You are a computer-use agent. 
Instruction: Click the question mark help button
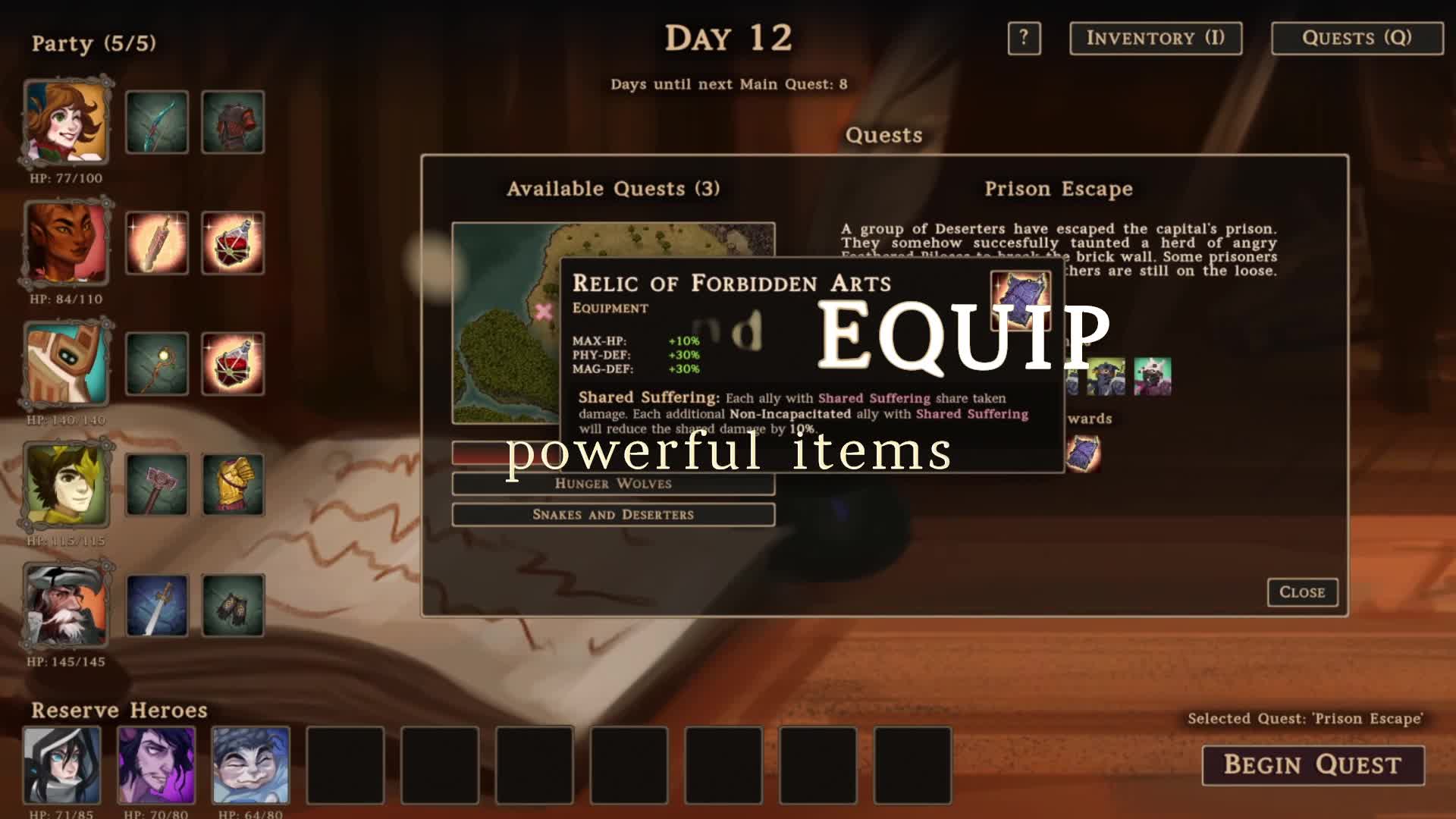point(1024,38)
